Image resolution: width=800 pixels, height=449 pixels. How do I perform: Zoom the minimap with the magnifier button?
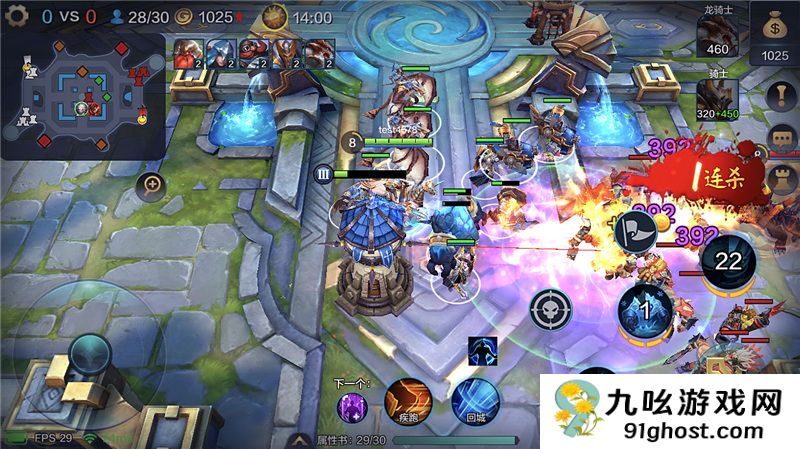(x=152, y=183)
